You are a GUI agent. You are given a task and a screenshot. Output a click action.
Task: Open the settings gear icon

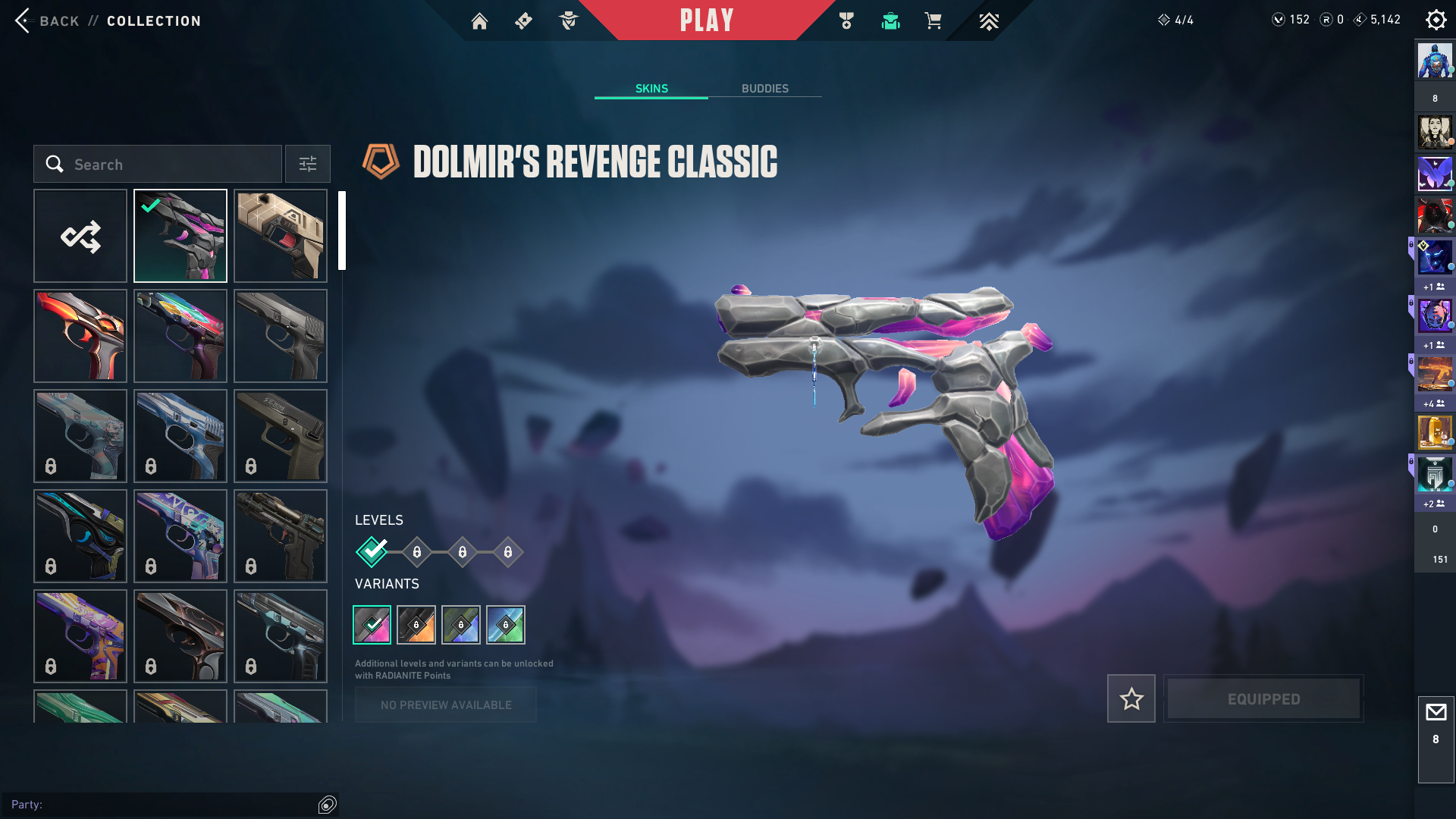click(x=1436, y=20)
